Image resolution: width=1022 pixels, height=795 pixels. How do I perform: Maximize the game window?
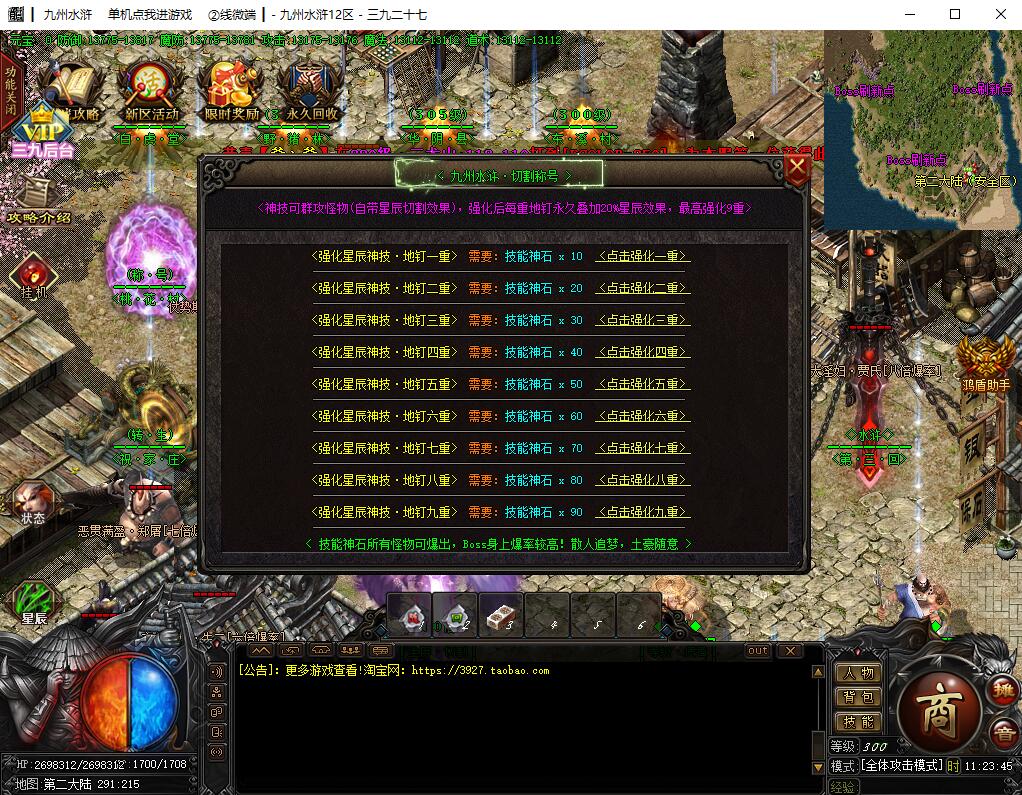tap(955, 14)
